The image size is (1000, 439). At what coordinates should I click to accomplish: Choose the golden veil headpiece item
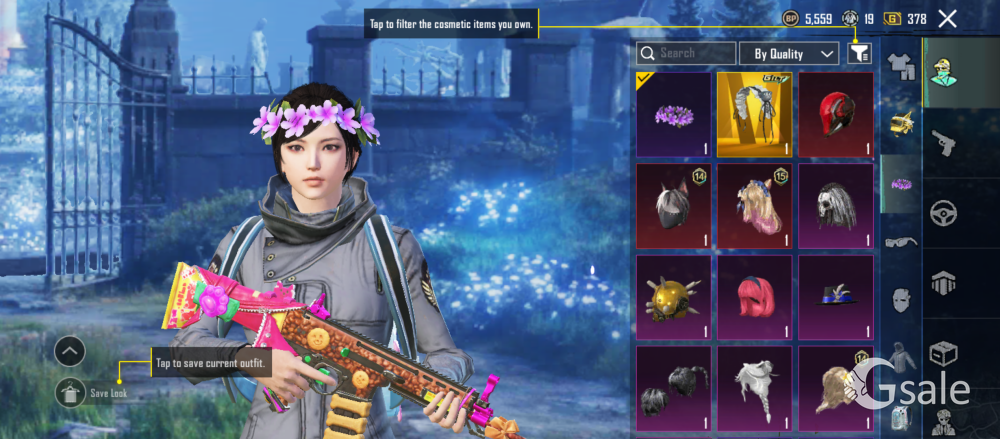pos(754,115)
